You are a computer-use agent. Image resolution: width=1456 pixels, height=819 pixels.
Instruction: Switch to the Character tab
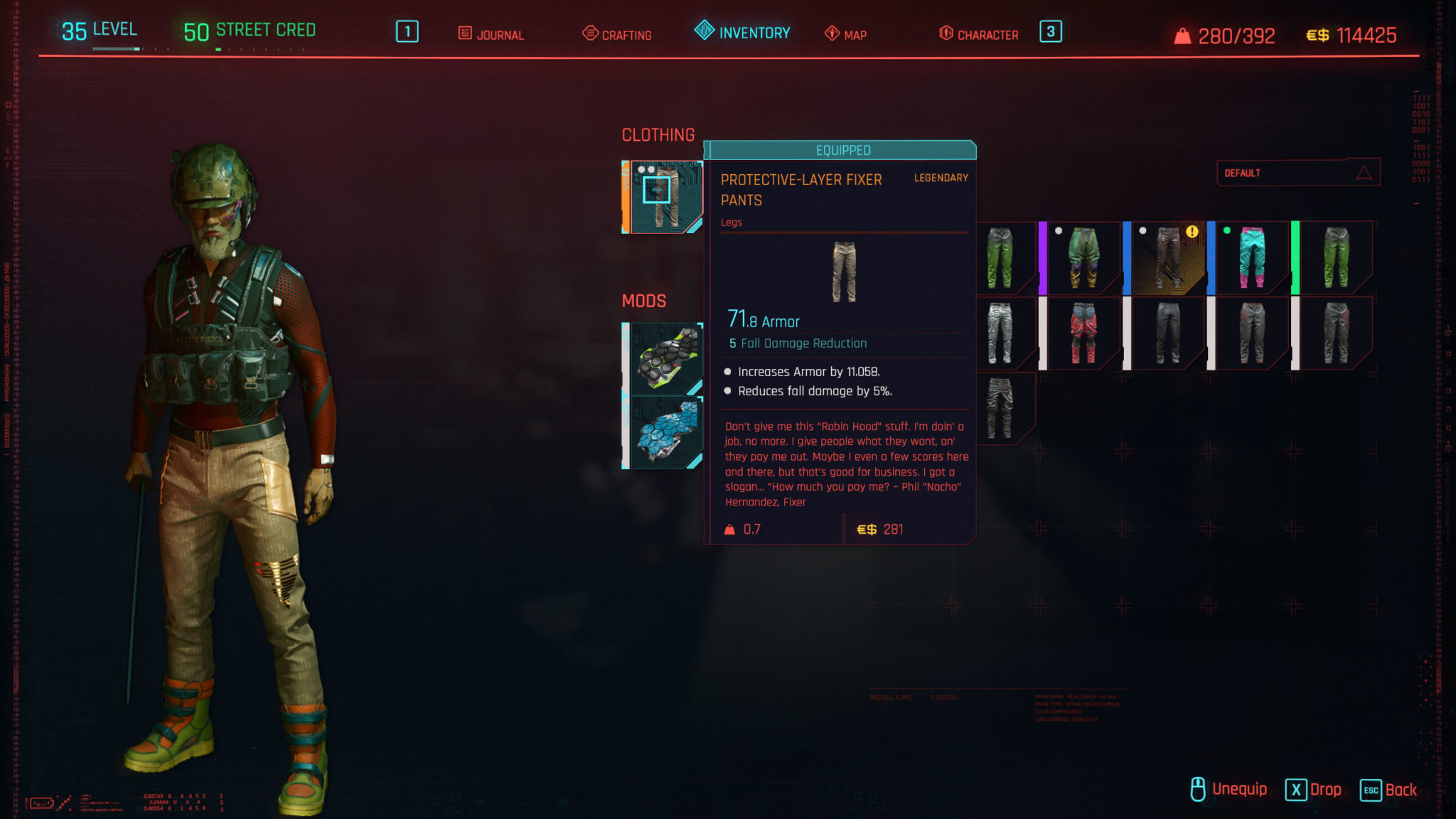(987, 33)
